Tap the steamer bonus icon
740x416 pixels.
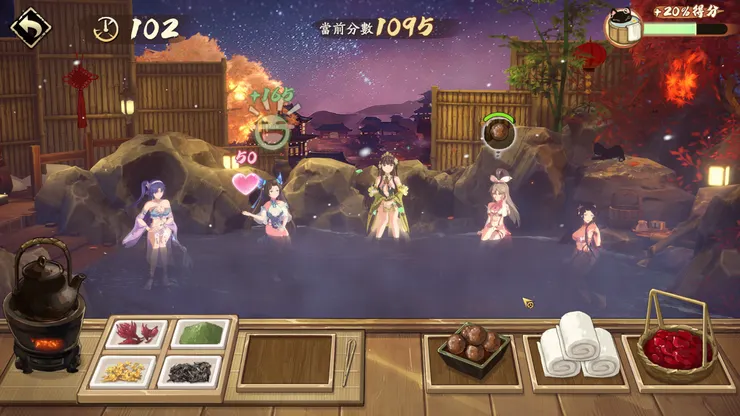[x=622, y=27]
